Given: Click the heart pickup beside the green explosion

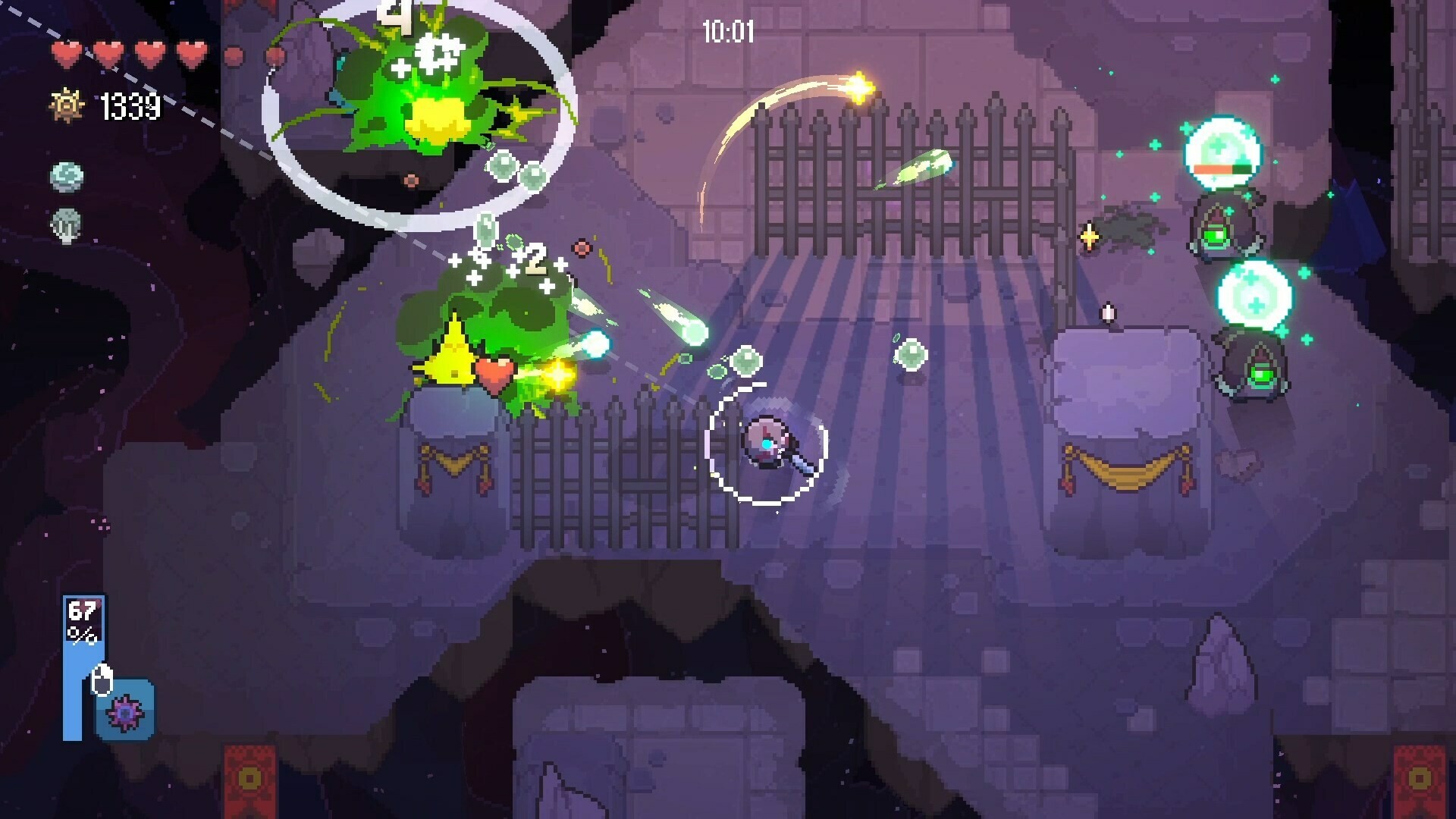Looking at the screenshot, I should (x=494, y=372).
